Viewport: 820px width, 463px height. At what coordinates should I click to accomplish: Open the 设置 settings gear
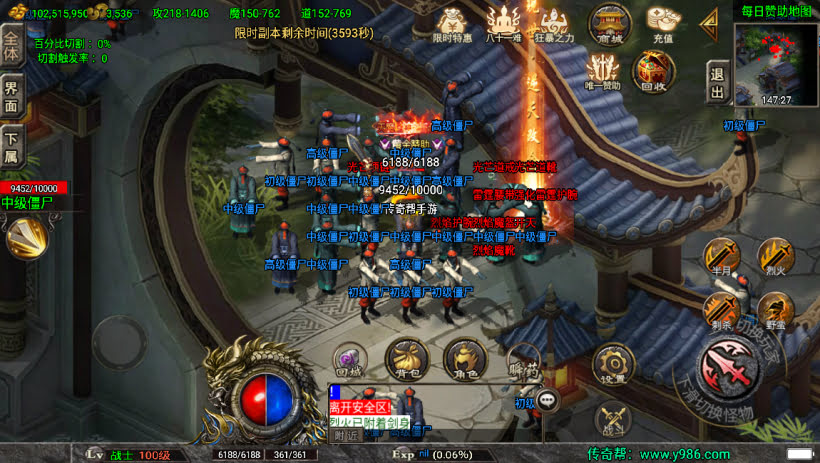(x=612, y=364)
